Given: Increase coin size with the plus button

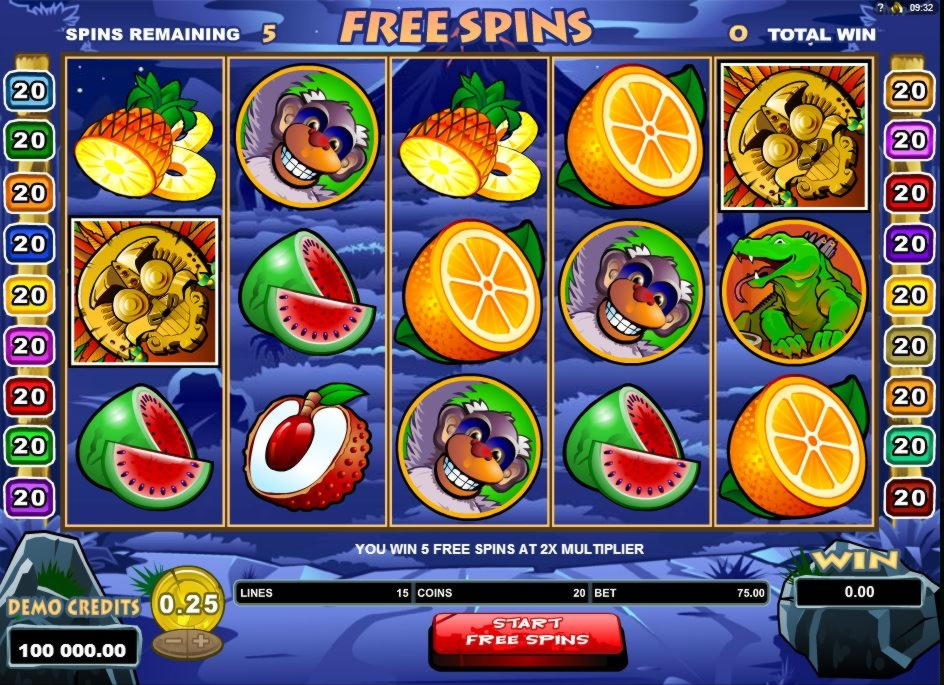Looking at the screenshot, I should (x=203, y=641).
